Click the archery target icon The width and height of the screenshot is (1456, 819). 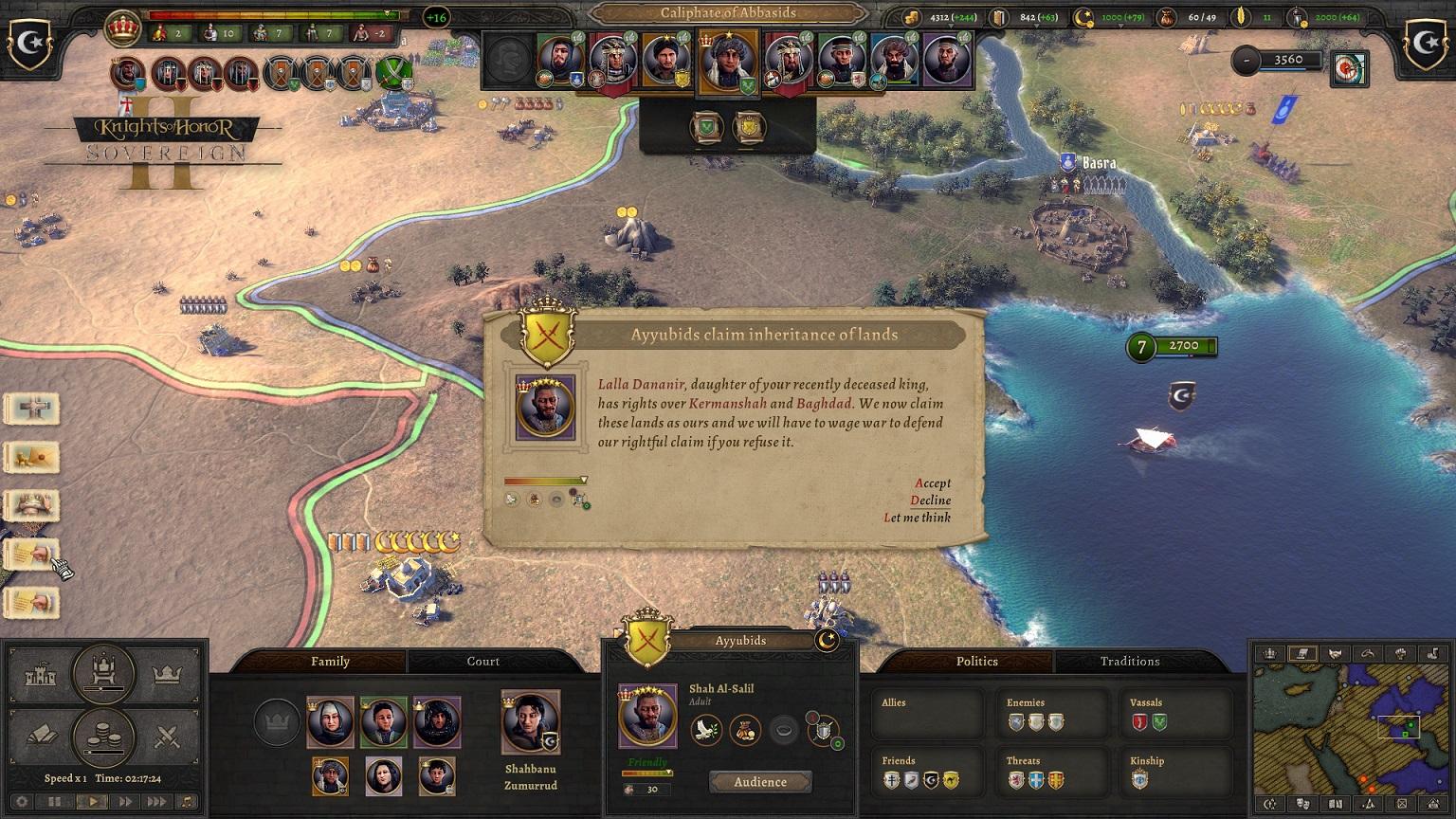(1349, 66)
